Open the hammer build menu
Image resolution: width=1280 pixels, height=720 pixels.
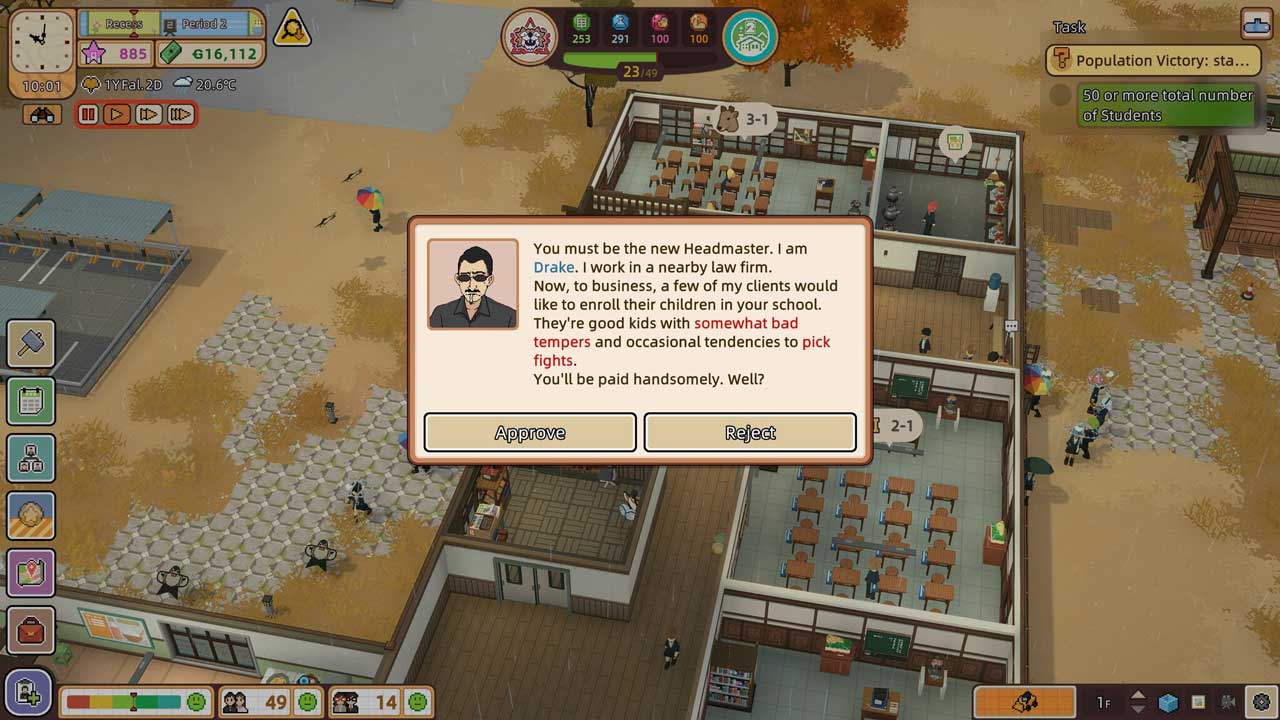click(x=30, y=344)
